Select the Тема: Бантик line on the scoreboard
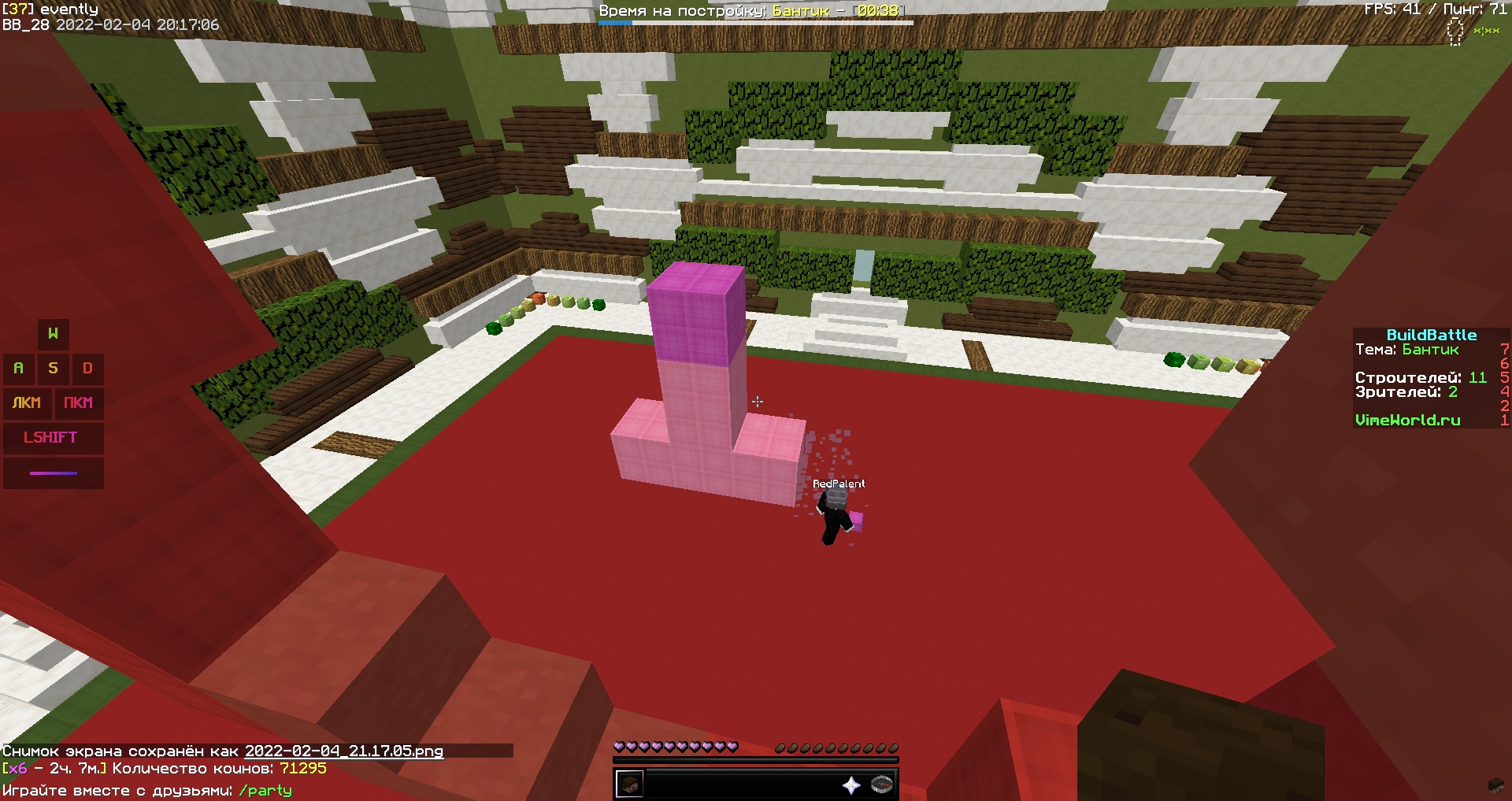The width and height of the screenshot is (1512, 801). (x=1407, y=348)
